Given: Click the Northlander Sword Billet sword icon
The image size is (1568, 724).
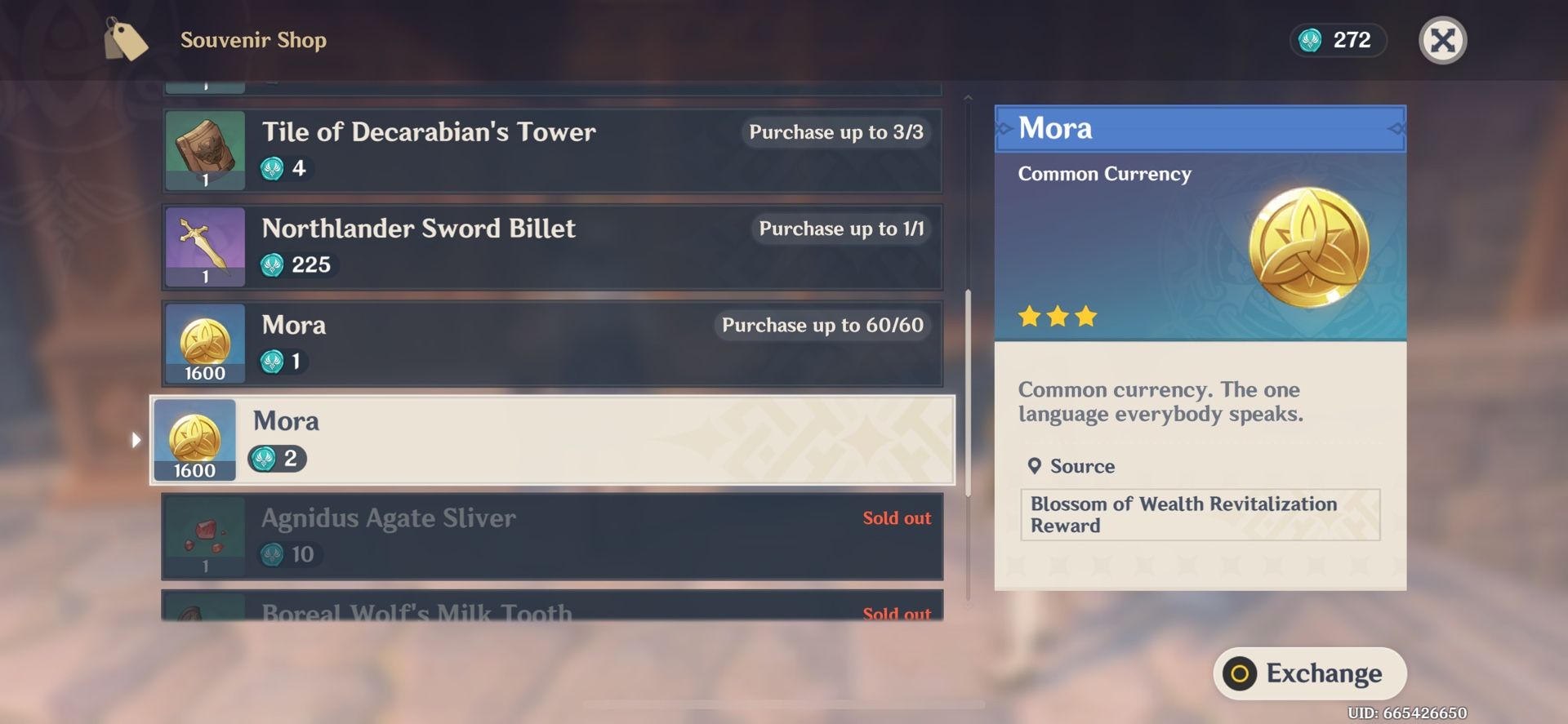Looking at the screenshot, I should (205, 247).
